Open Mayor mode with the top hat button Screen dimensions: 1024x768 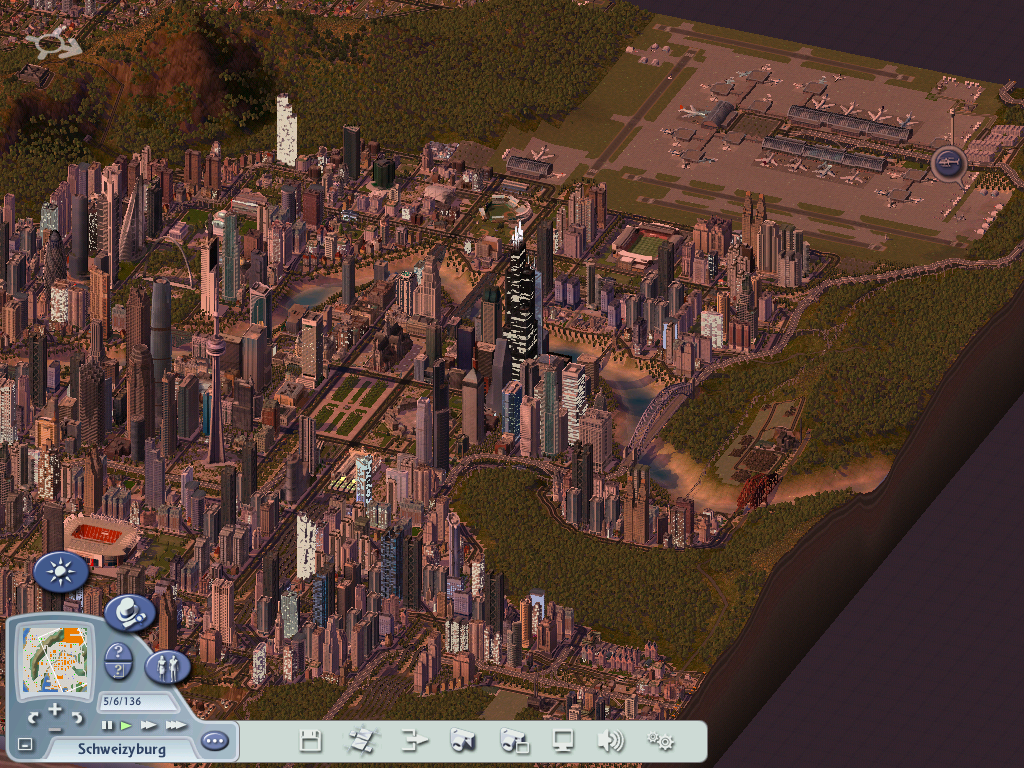129,613
